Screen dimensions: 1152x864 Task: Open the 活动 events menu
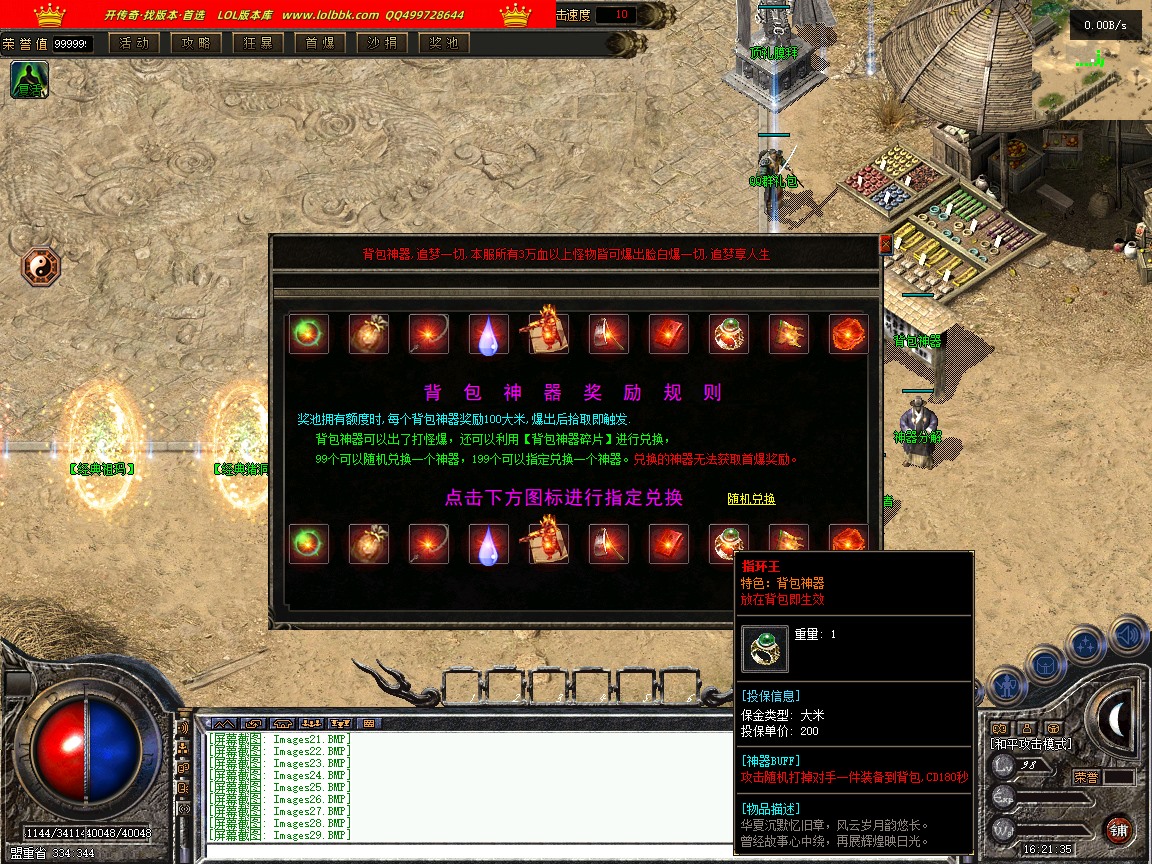pos(133,43)
